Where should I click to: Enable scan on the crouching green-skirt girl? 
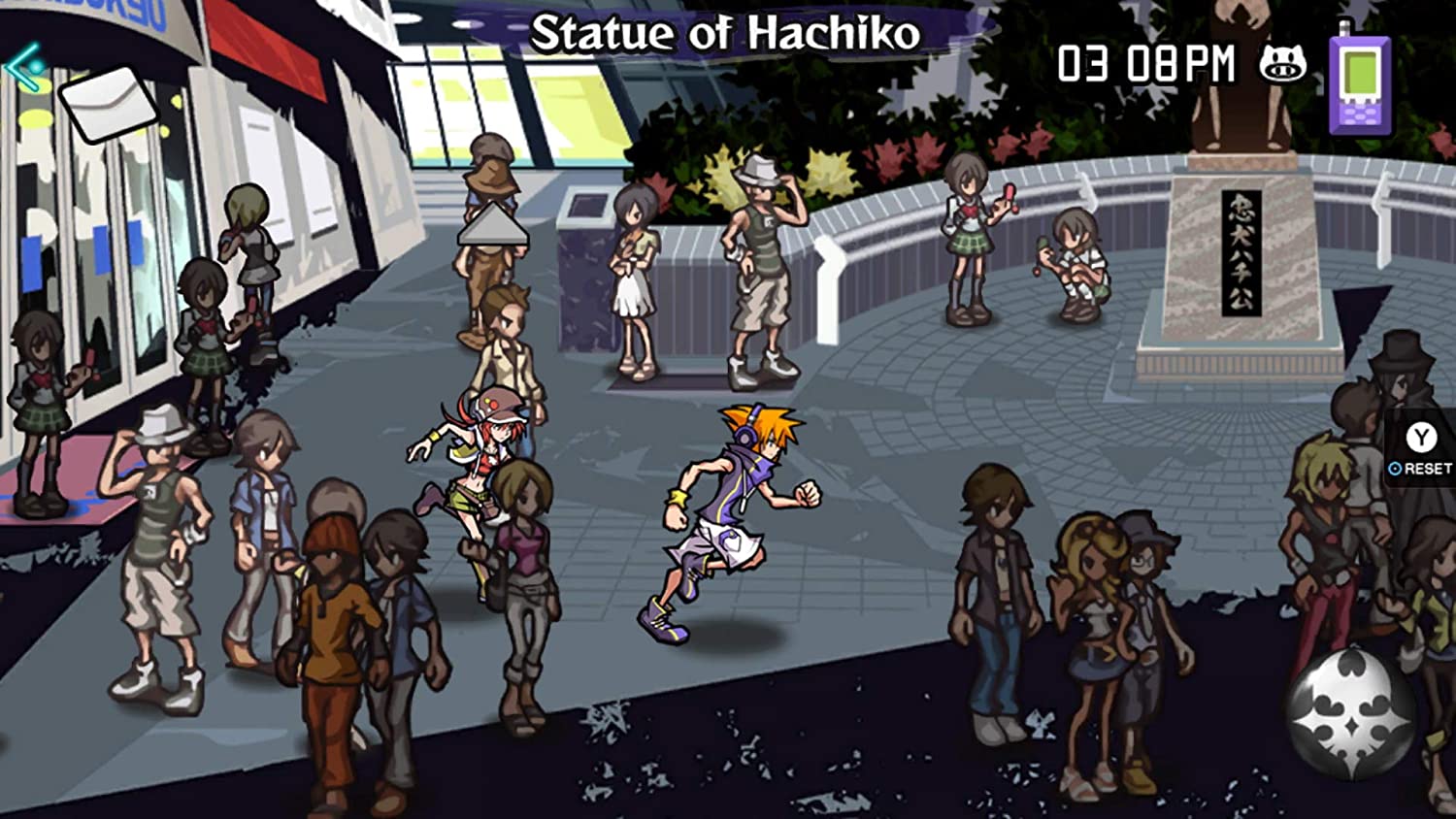[1077, 272]
